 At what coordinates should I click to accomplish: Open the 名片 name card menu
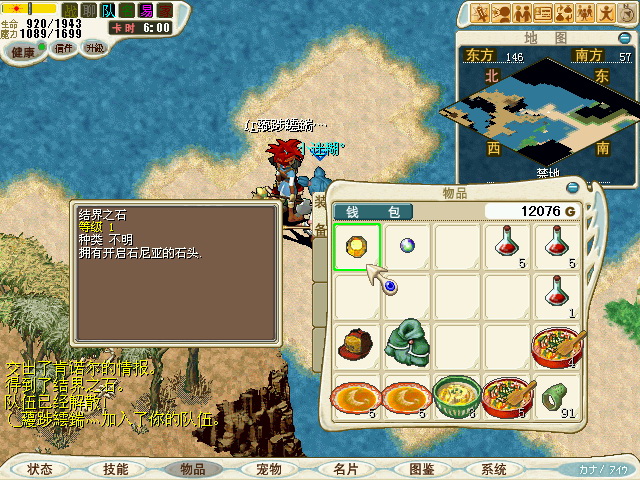[x=345, y=468]
